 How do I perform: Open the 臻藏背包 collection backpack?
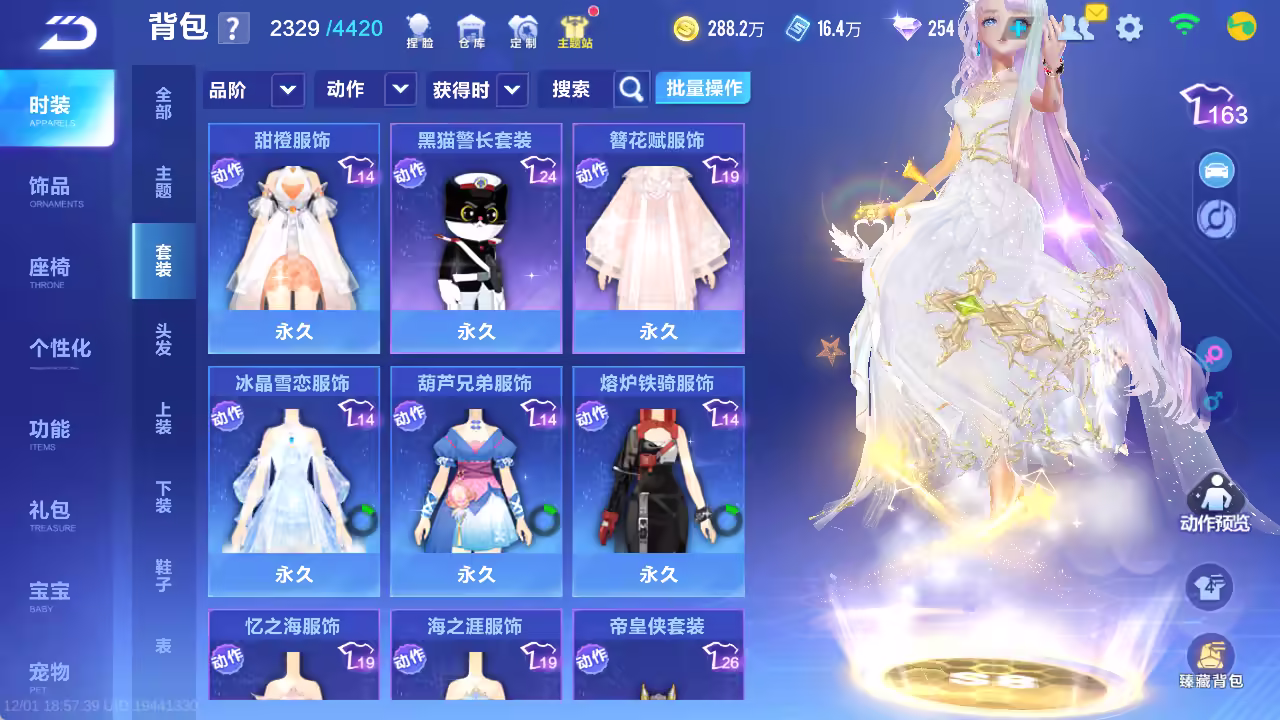pyautogui.click(x=1210, y=662)
